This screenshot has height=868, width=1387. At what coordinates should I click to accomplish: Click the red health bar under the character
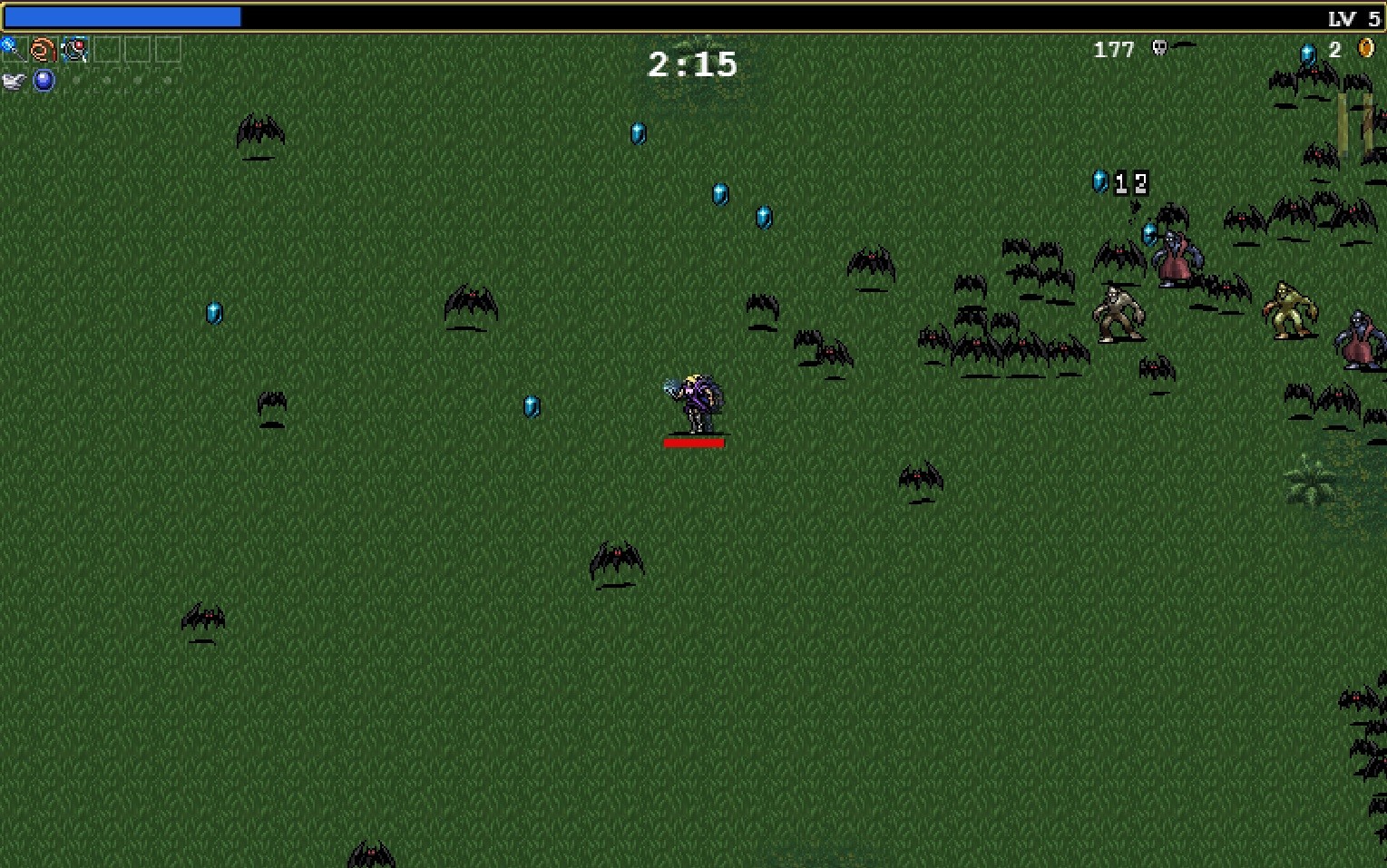(x=693, y=443)
